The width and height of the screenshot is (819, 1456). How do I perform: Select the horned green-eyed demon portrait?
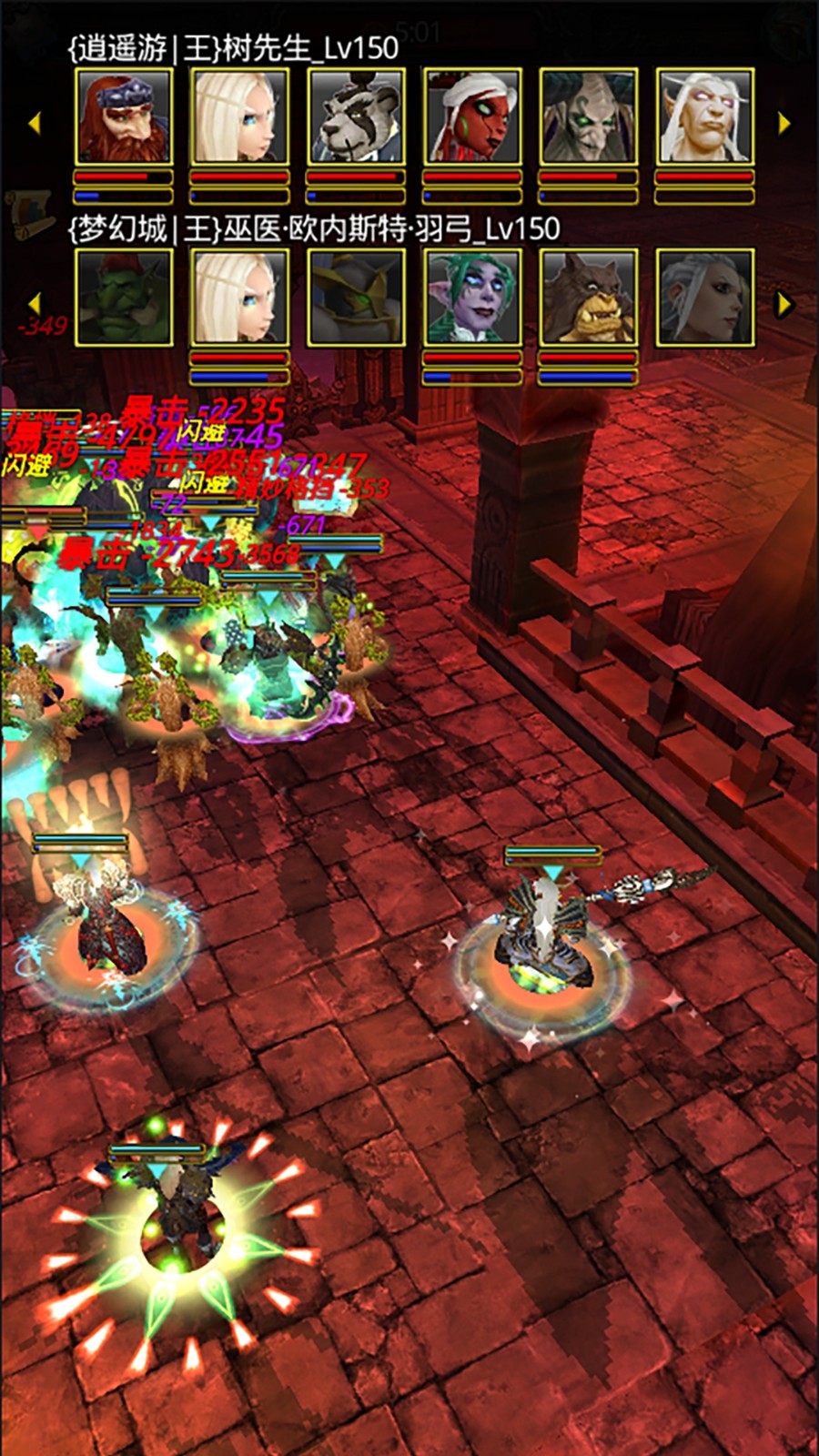588,117
